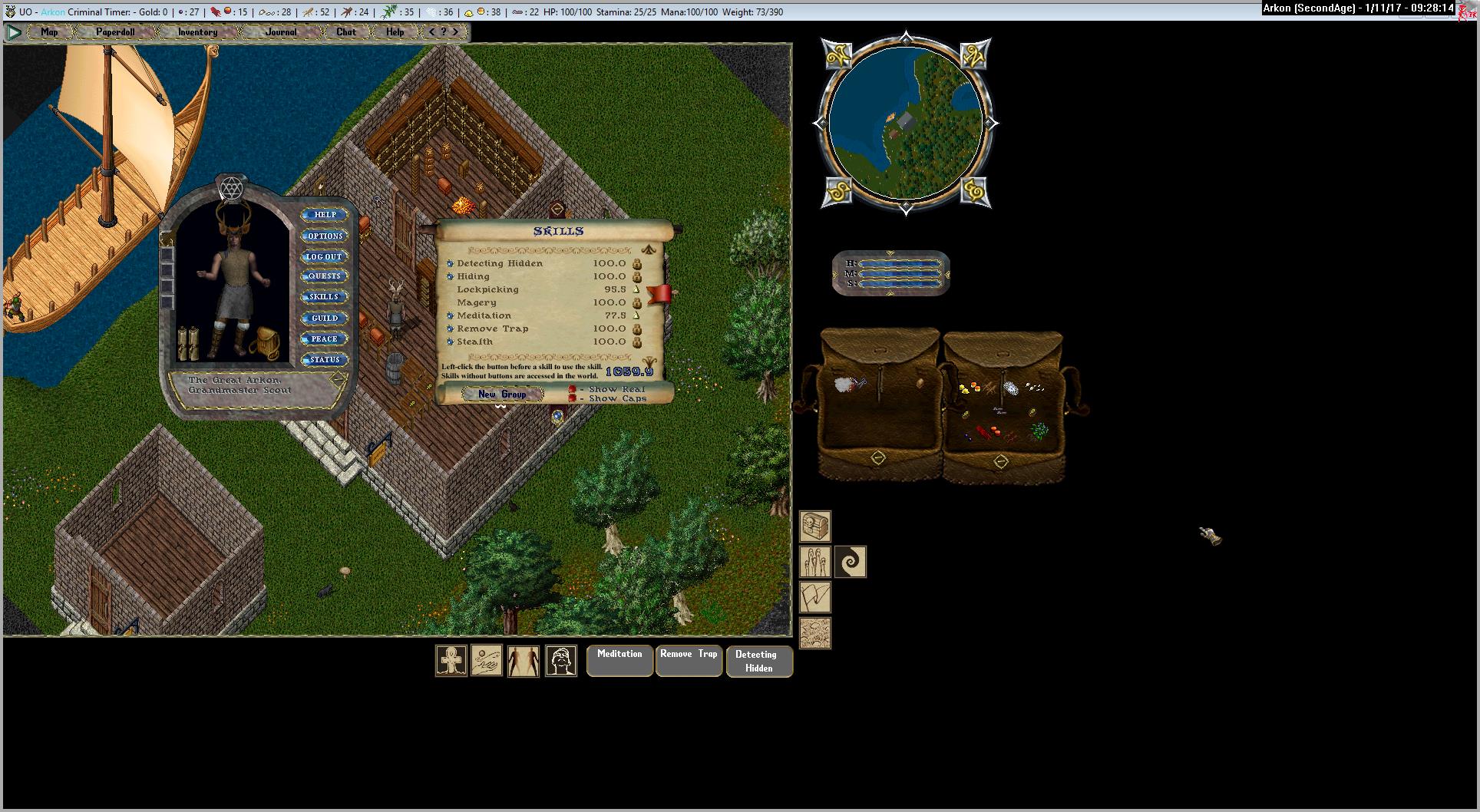The image size is (1480, 812).
Task: Activate the Meditation macro button
Action: click(619, 660)
